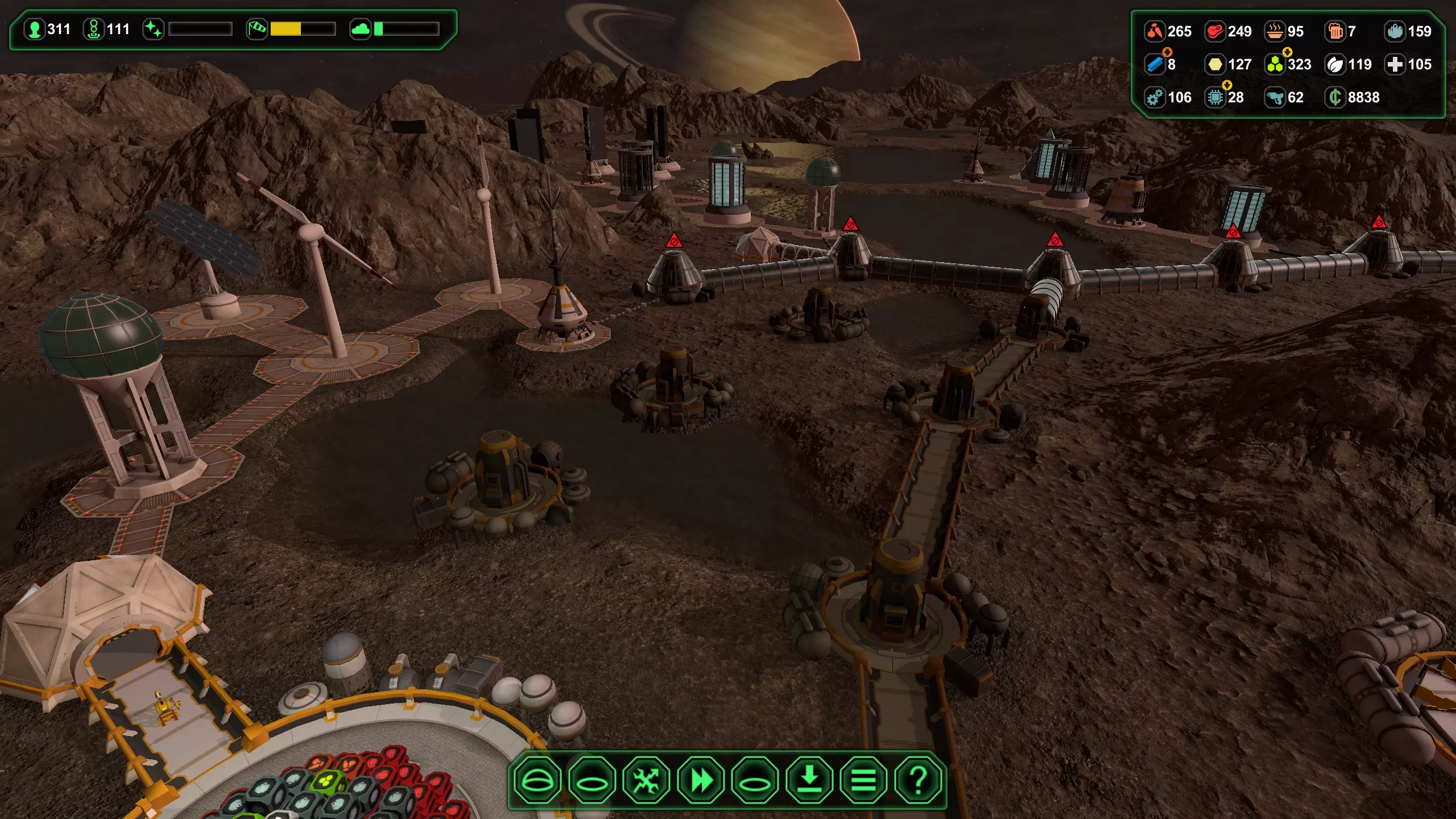Toggle fast-forward game speed
The height and width of the screenshot is (819, 1456).
pos(701,780)
